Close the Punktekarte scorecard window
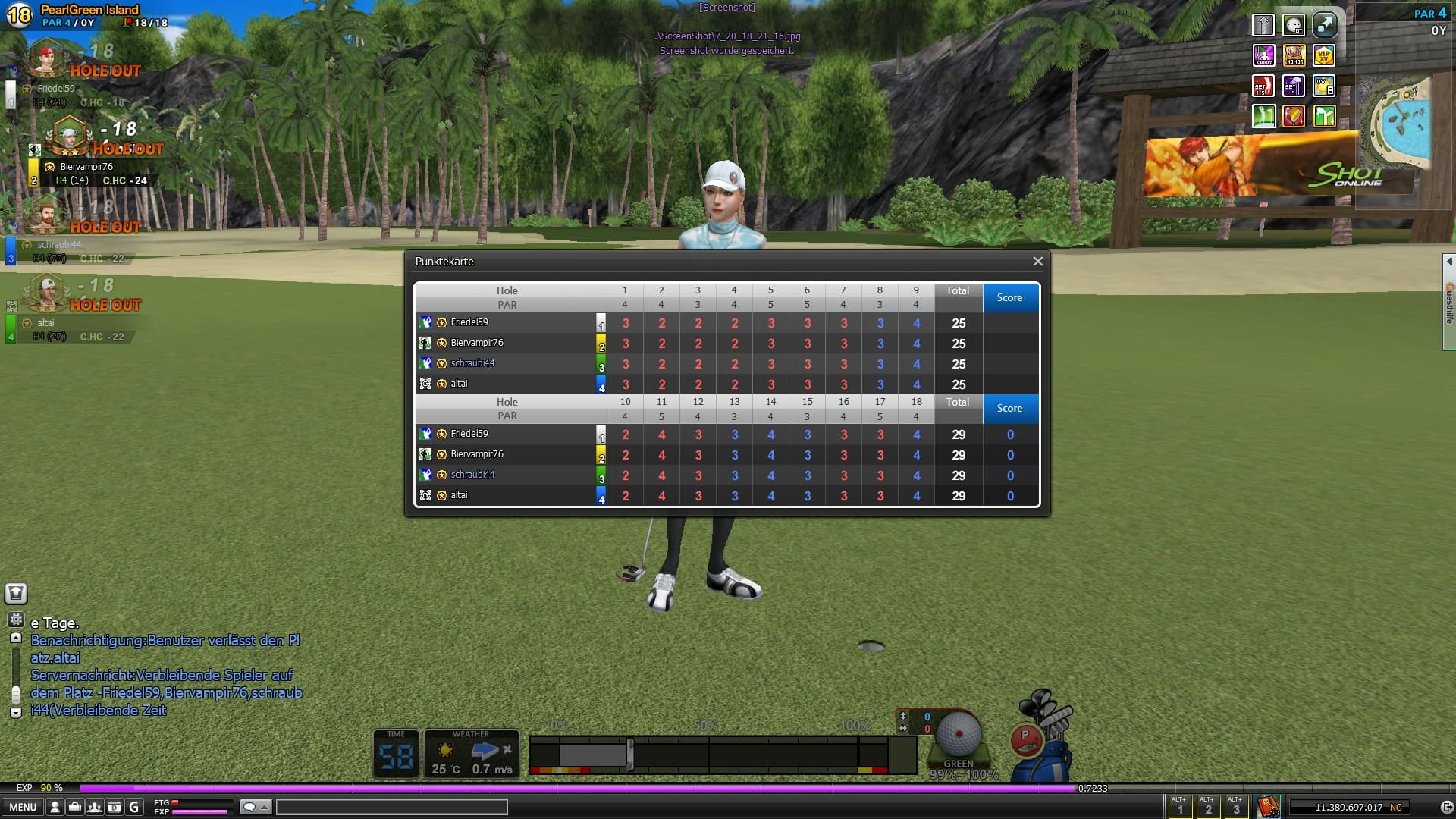Screen dimensions: 1456x819 1037,262
